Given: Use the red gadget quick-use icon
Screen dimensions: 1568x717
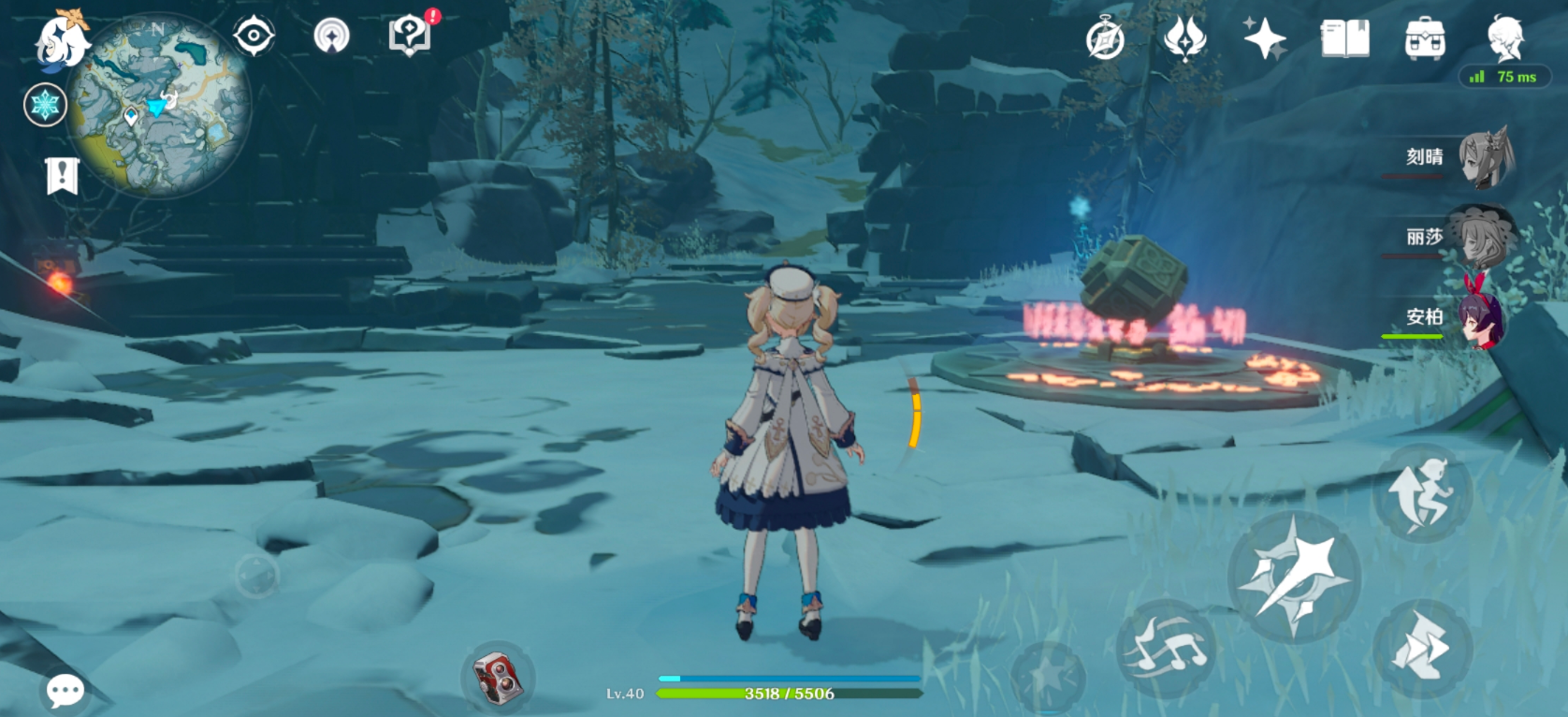Looking at the screenshot, I should 497,677.
